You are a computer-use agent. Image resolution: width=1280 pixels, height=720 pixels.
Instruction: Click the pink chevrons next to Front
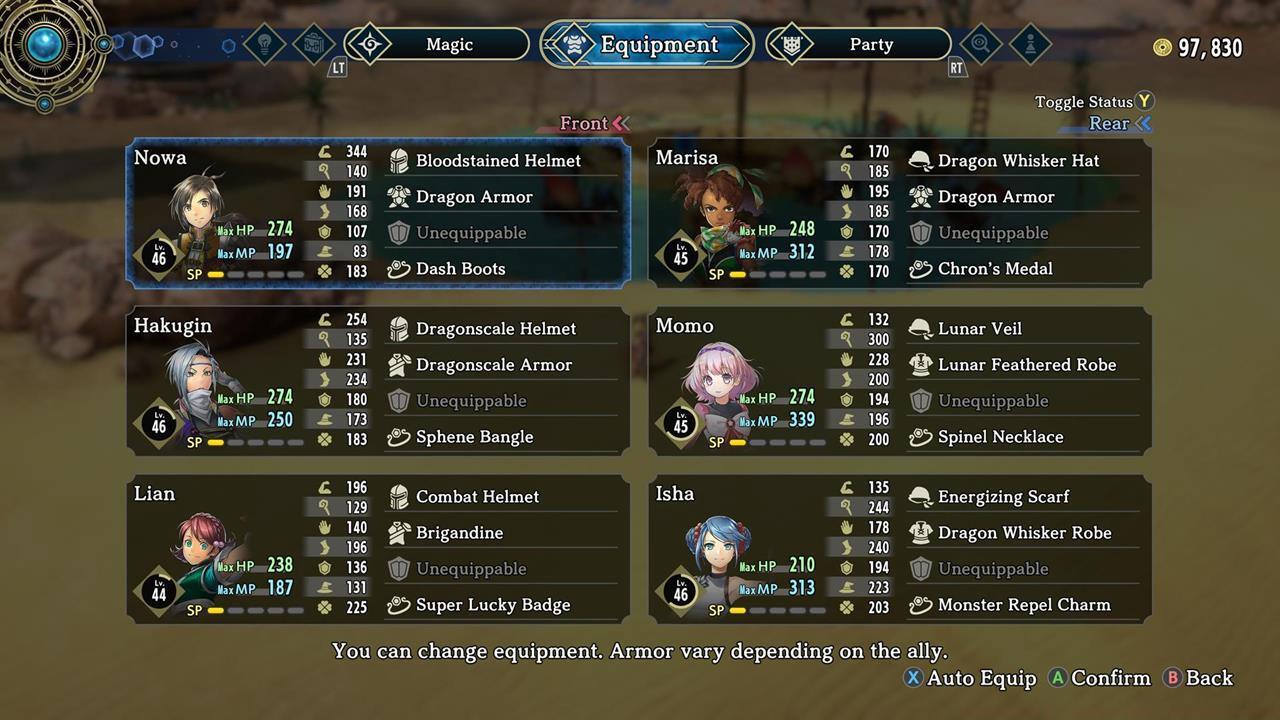coord(623,123)
